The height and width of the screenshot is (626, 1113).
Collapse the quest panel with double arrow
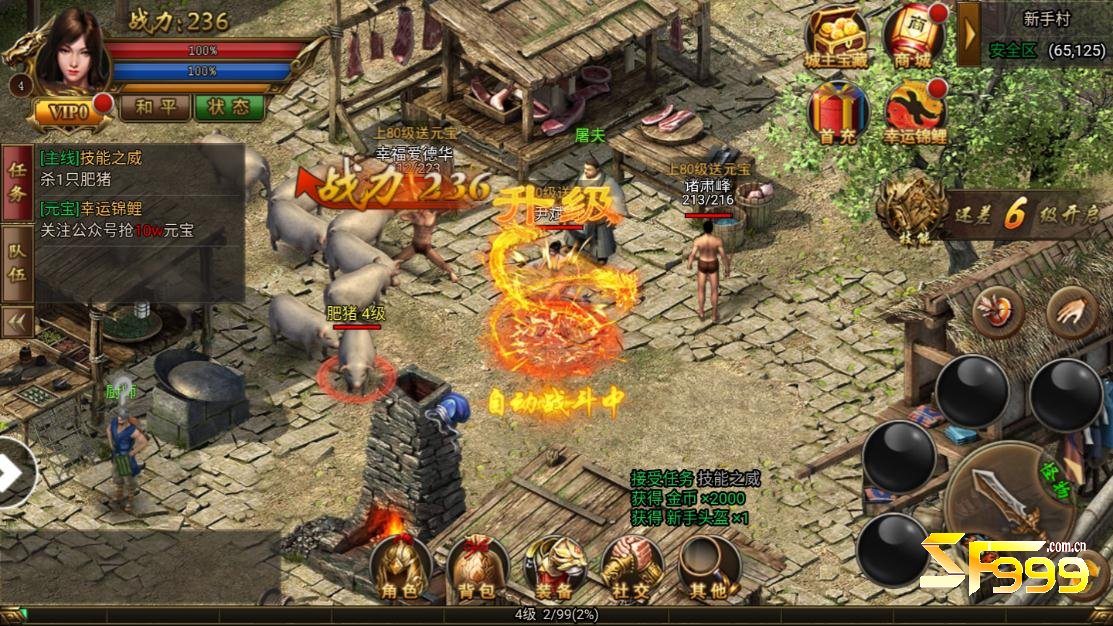click(17, 321)
